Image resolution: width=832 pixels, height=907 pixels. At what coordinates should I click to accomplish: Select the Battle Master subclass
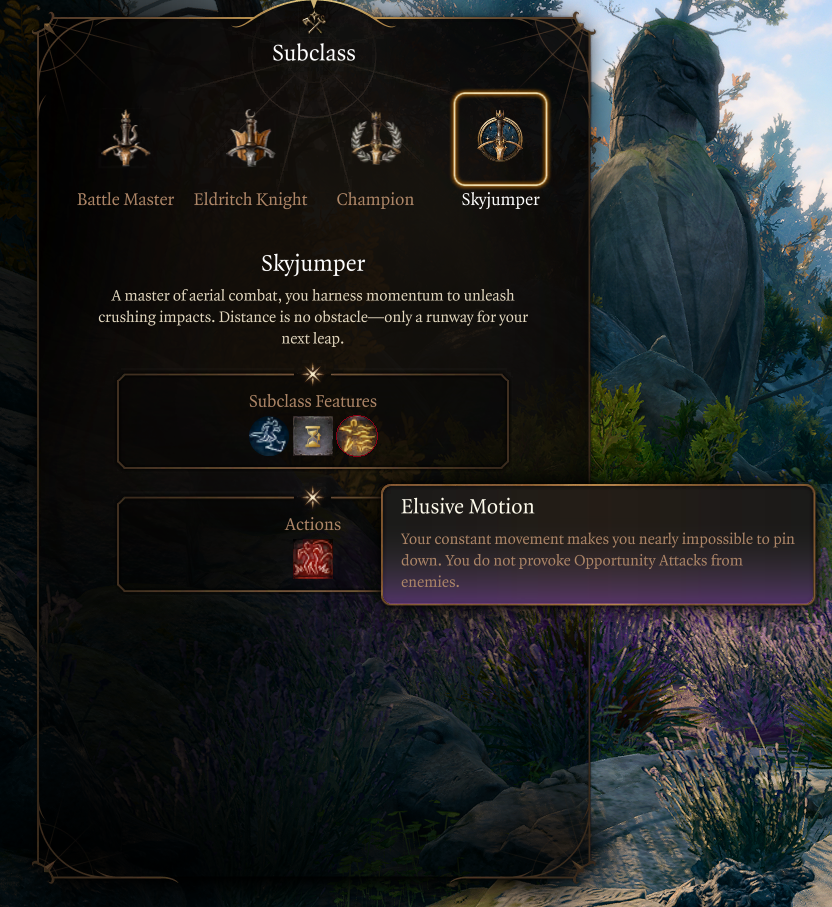pyautogui.click(x=126, y=141)
